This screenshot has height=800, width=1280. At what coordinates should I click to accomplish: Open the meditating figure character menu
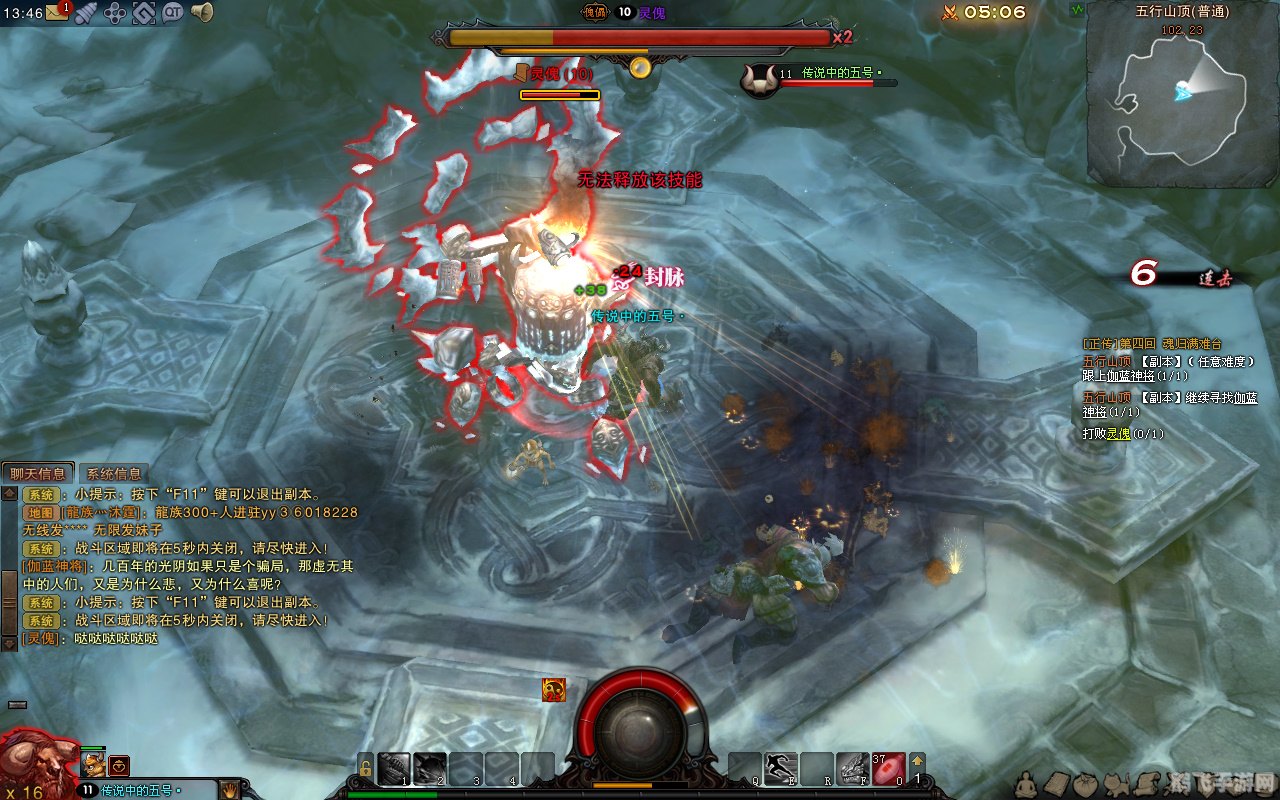tap(1026, 783)
